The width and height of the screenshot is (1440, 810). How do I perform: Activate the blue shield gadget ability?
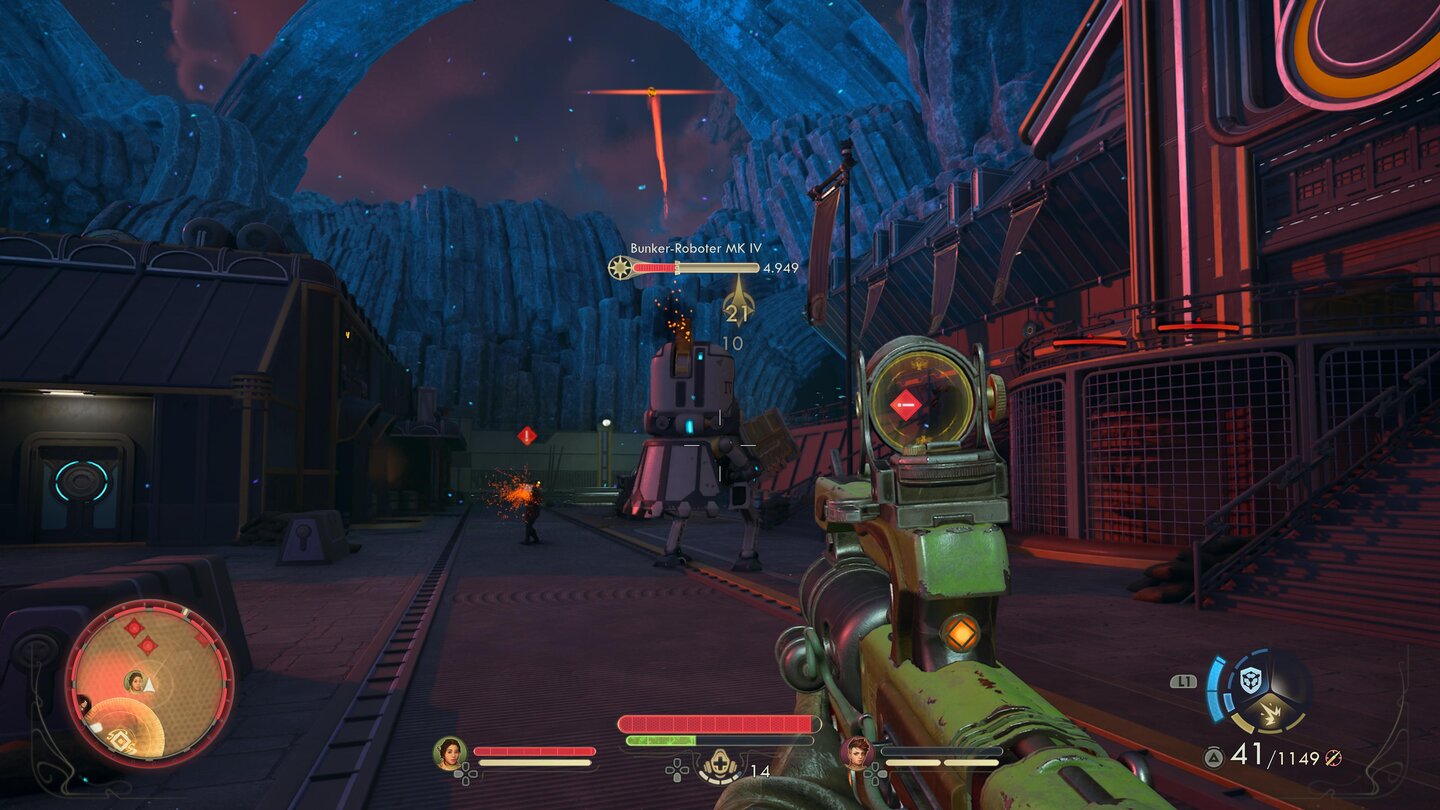pyautogui.click(x=1250, y=680)
